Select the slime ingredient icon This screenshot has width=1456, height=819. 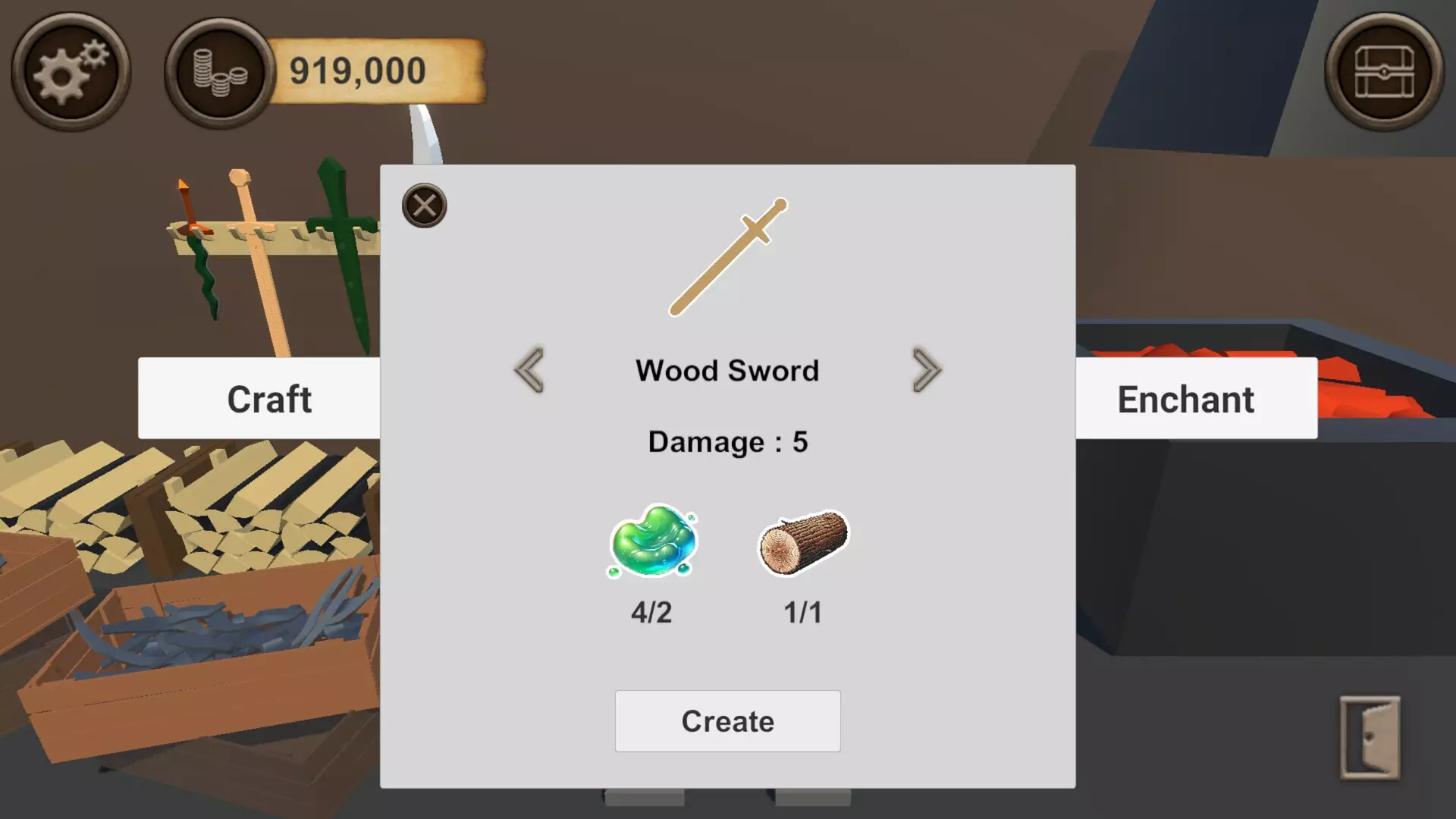tap(653, 540)
